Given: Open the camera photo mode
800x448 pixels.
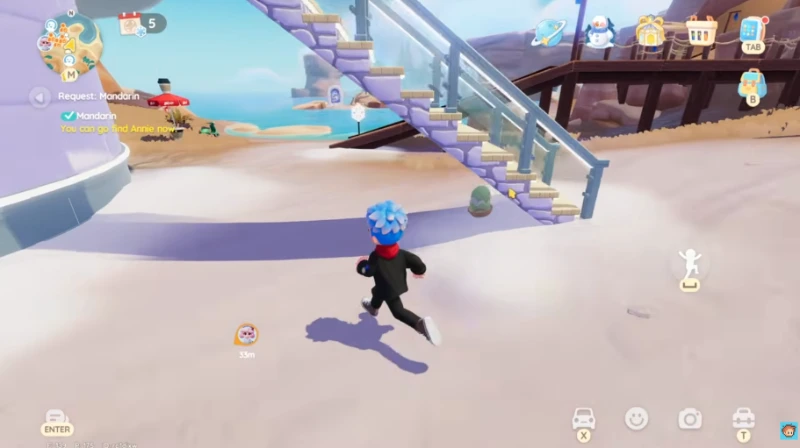Looking at the screenshot, I should (x=689, y=418).
